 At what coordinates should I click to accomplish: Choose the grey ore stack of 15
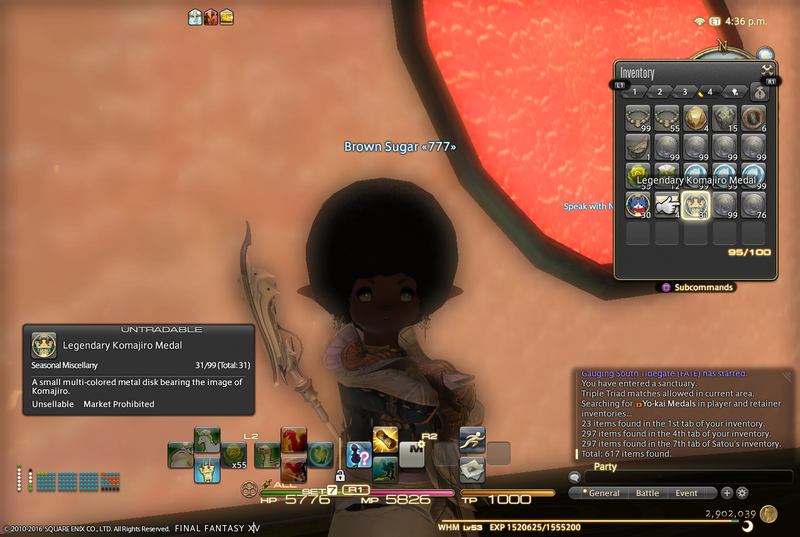pos(725,118)
